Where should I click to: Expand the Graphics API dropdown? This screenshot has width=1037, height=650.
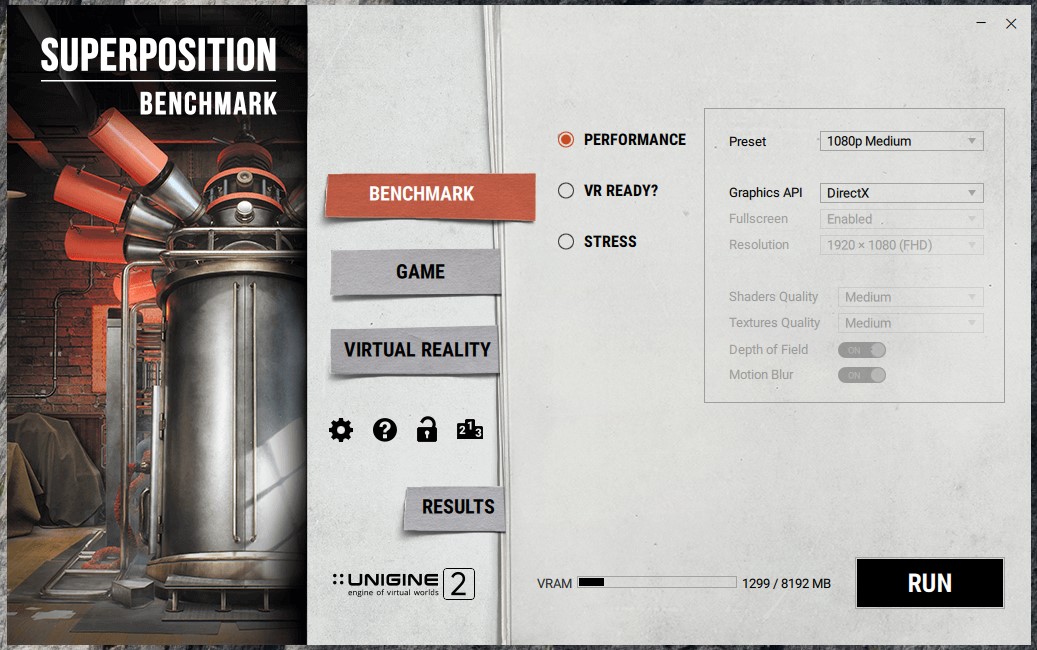[x=901, y=193]
